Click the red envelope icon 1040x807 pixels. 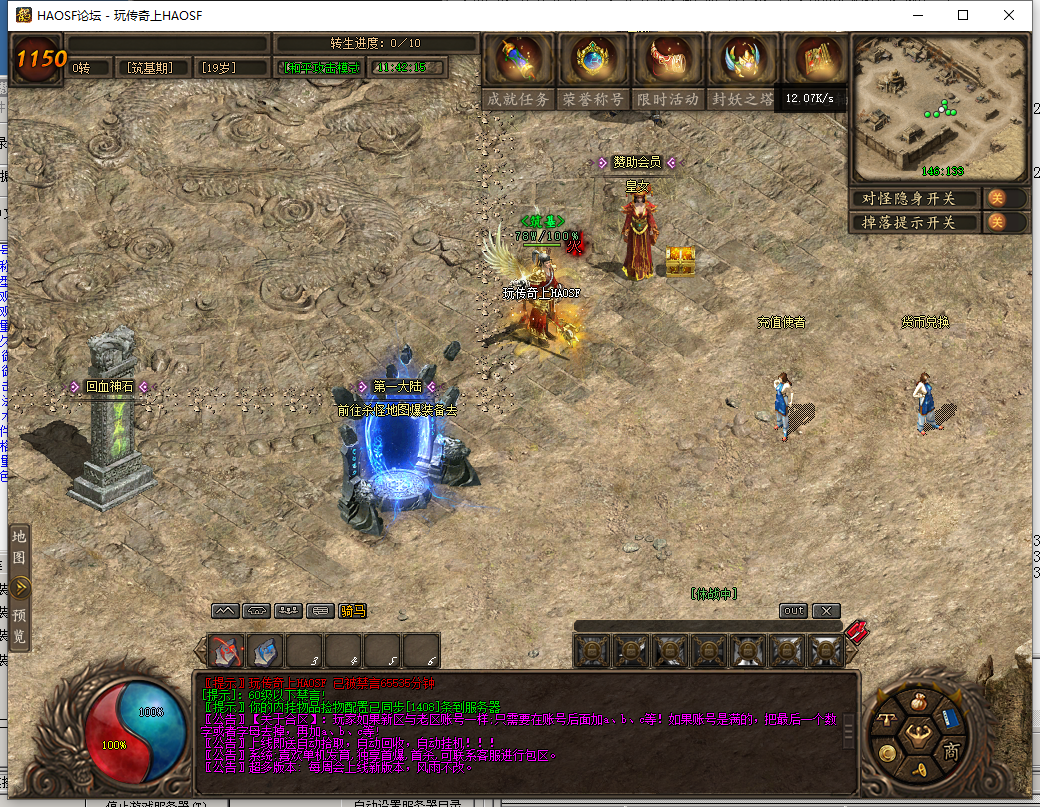pyautogui.click(x=856, y=632)
